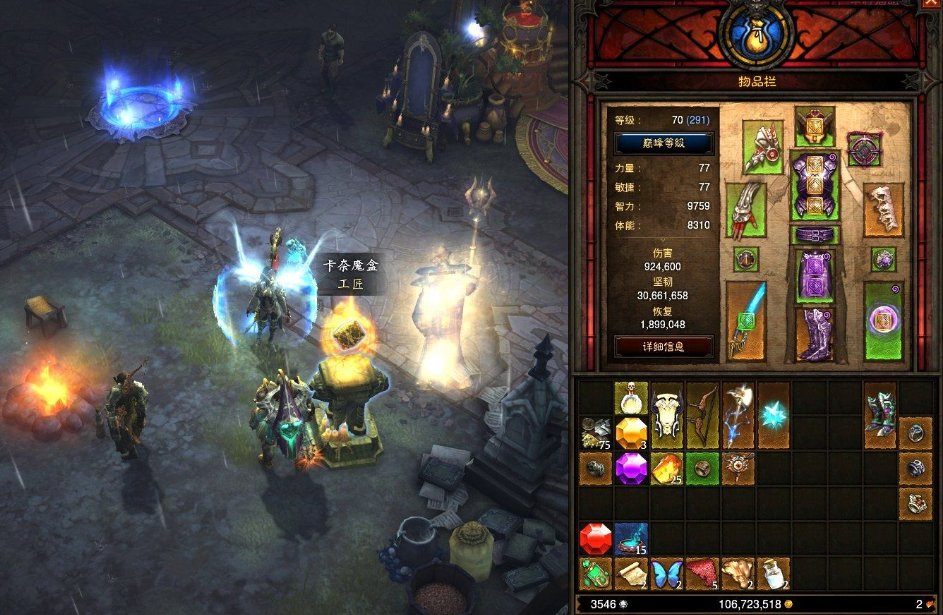Select the equipped bone bracers slot
This screenshot has width=943, height=615.
point(883,209)
